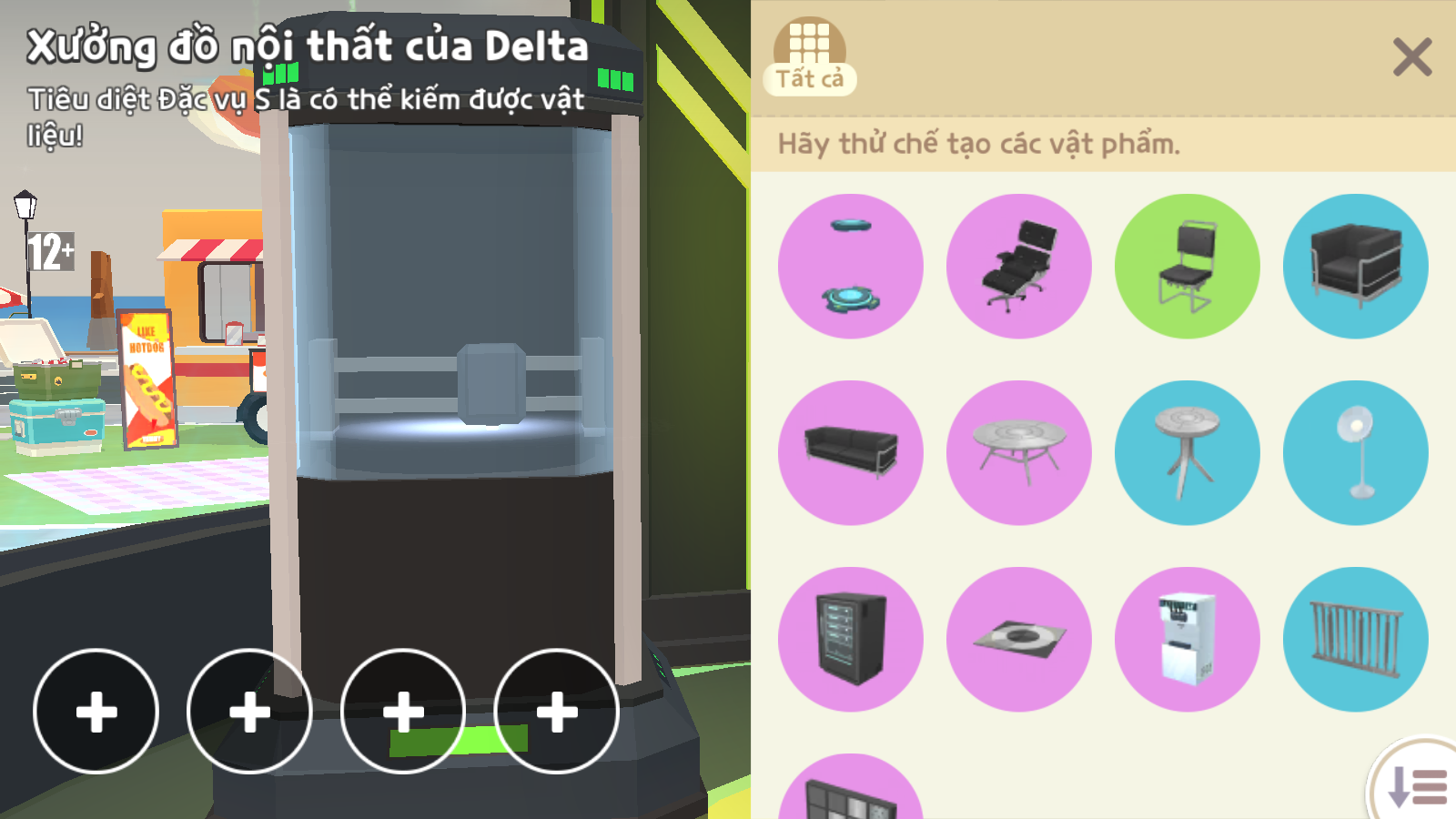Close the crafting panel

coord(1411,57)
